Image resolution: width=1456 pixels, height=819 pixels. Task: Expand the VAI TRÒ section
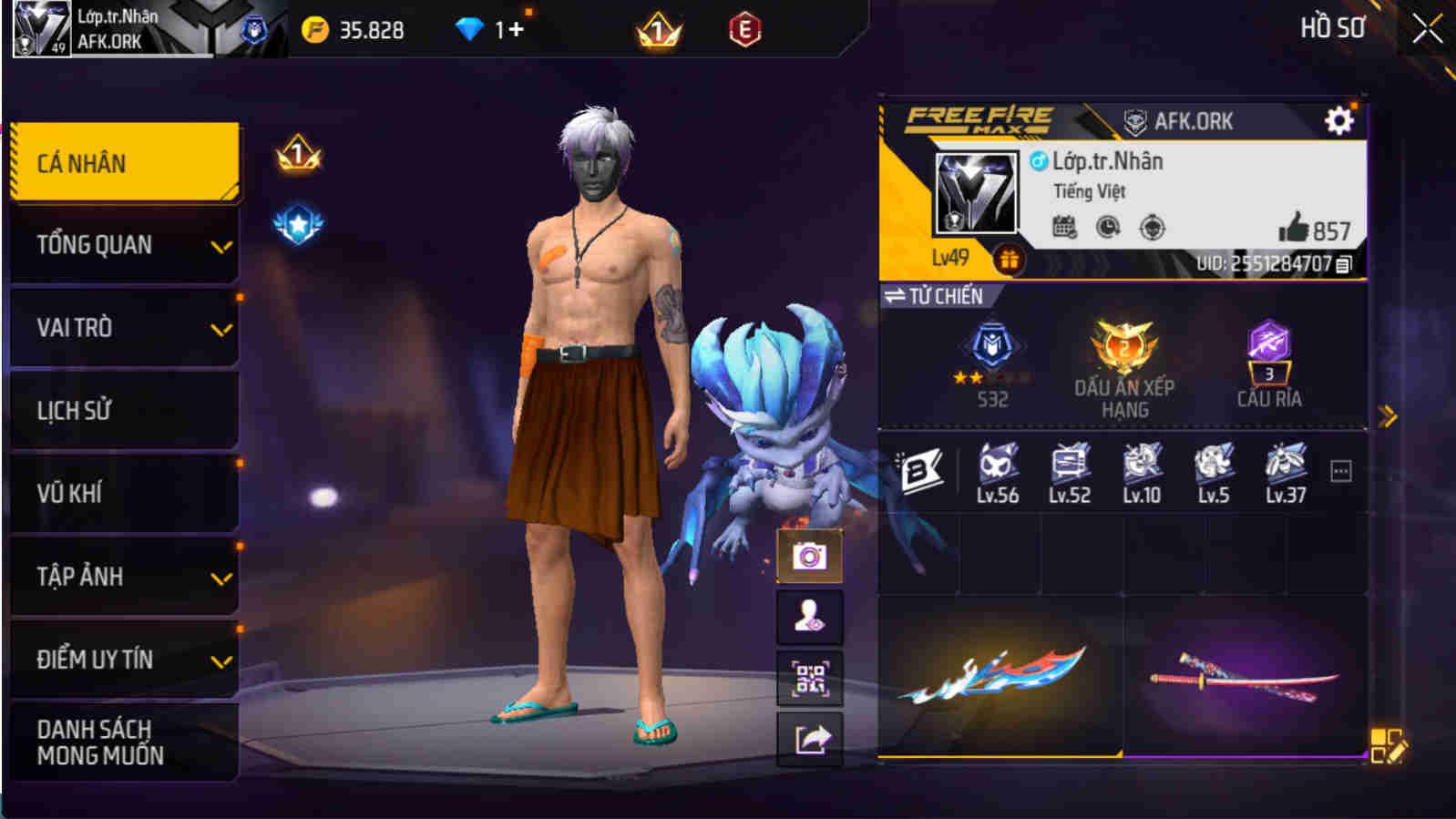tap(123, 327)
